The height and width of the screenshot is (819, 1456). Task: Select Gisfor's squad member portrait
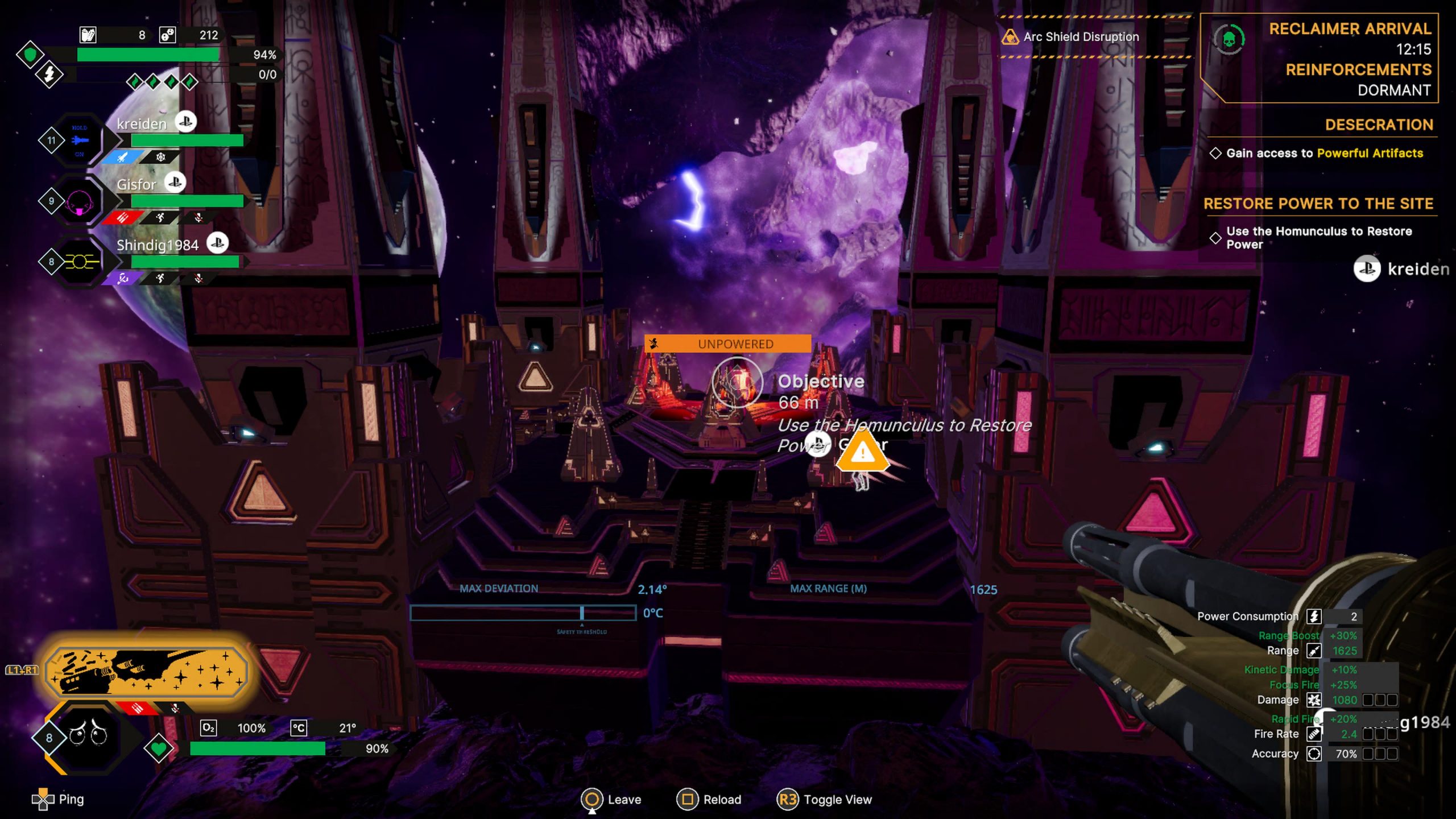78,201
